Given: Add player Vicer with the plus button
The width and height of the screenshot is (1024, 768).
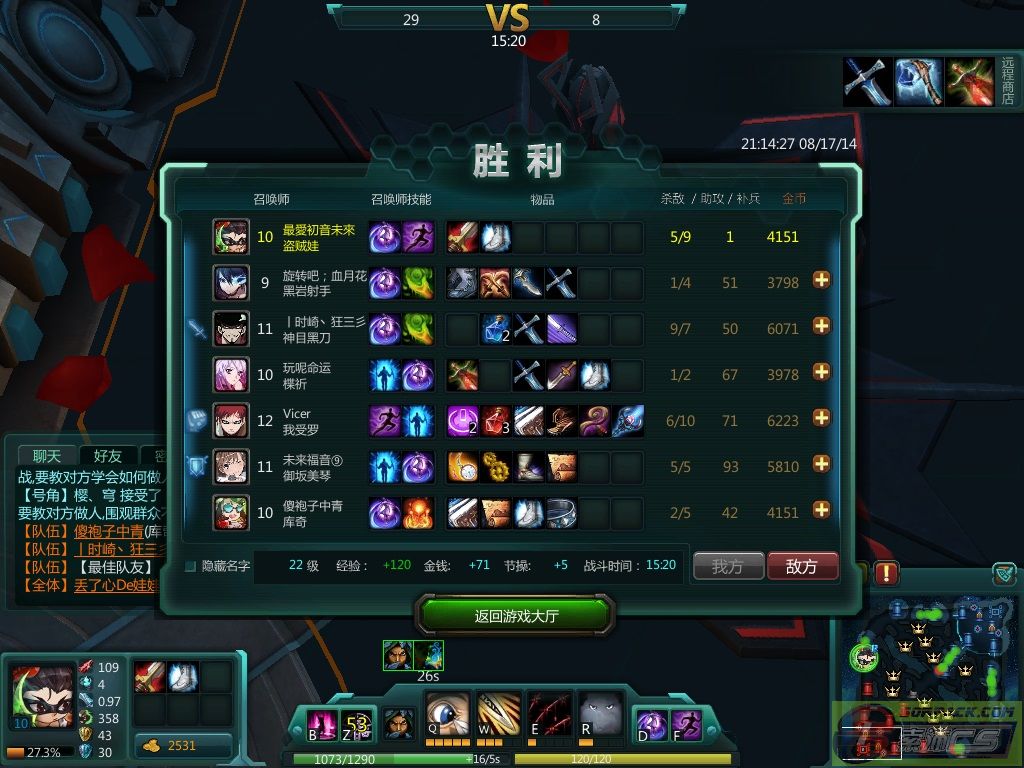Looking at the screenshot, I should coord(822,418).
